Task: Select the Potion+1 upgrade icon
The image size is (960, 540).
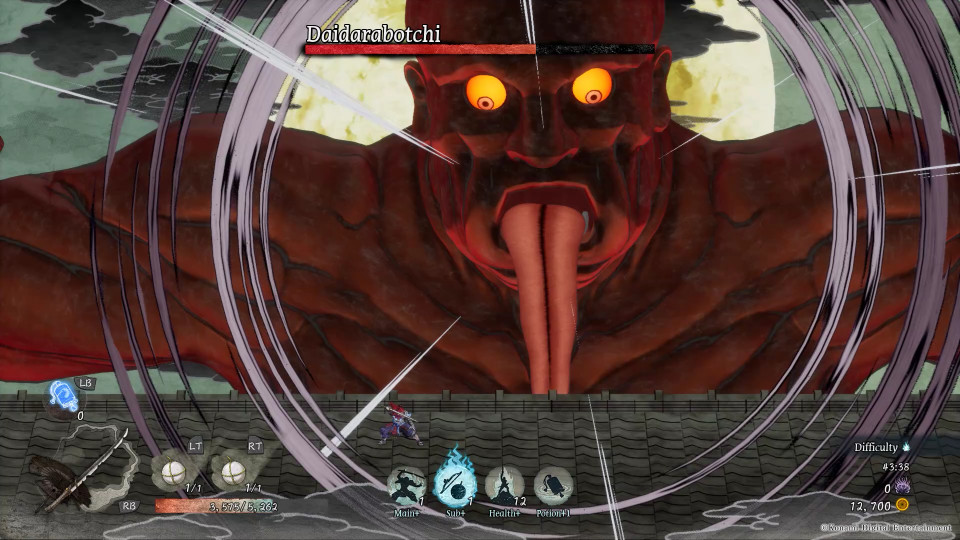Action: [x=553, y=485]
